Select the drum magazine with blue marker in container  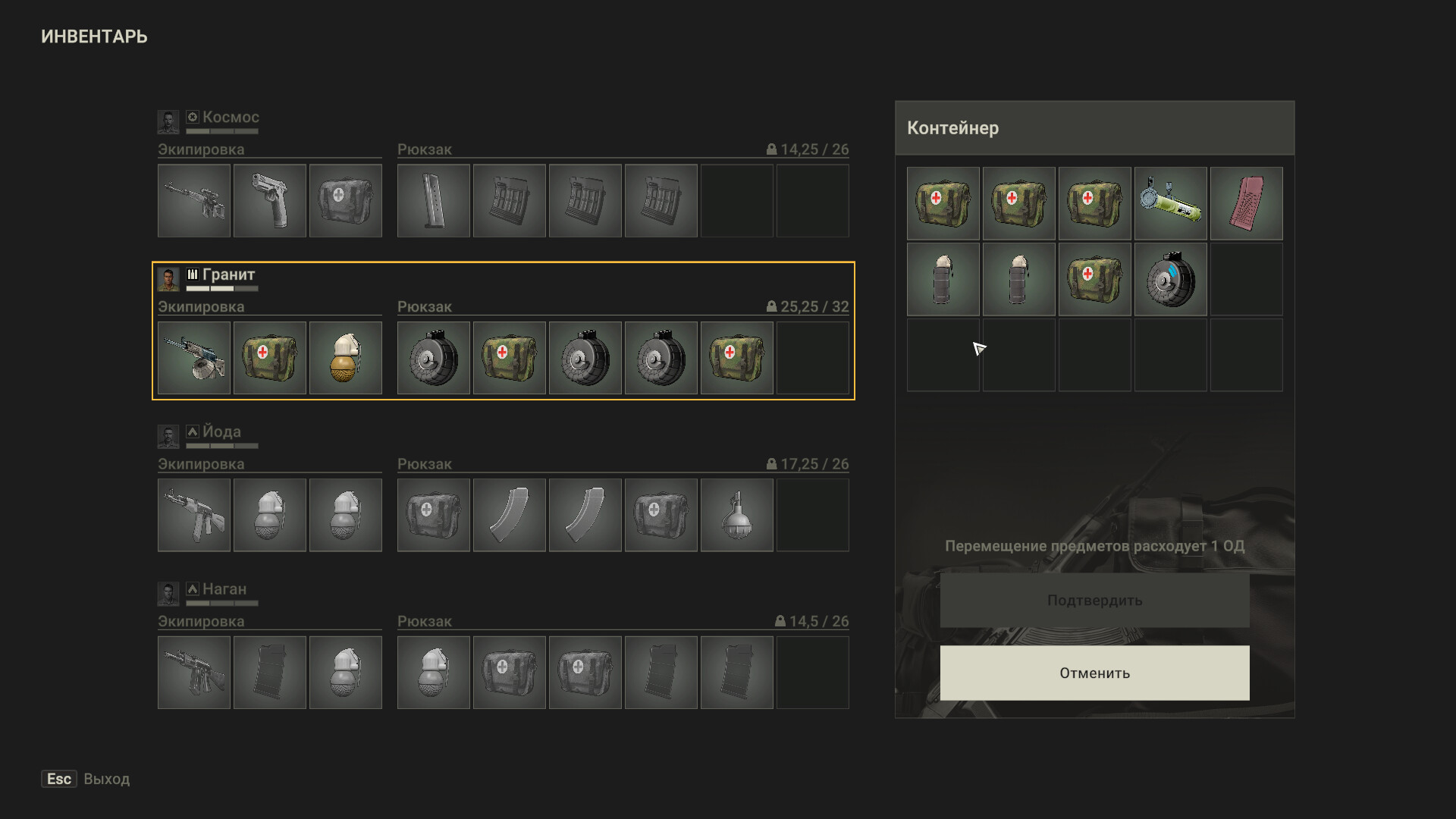point(1171,279)
